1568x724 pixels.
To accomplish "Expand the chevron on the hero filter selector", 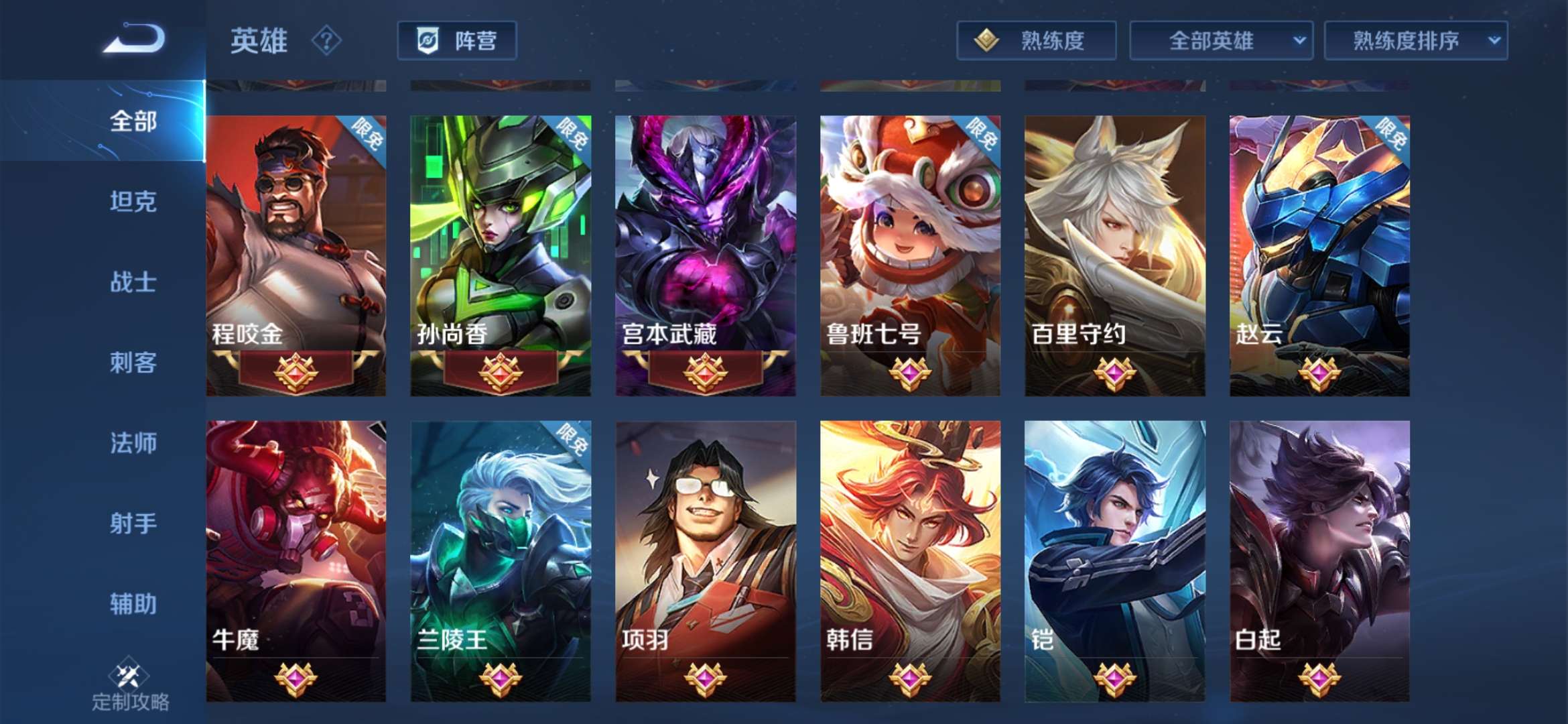I will coord(1300,40).
